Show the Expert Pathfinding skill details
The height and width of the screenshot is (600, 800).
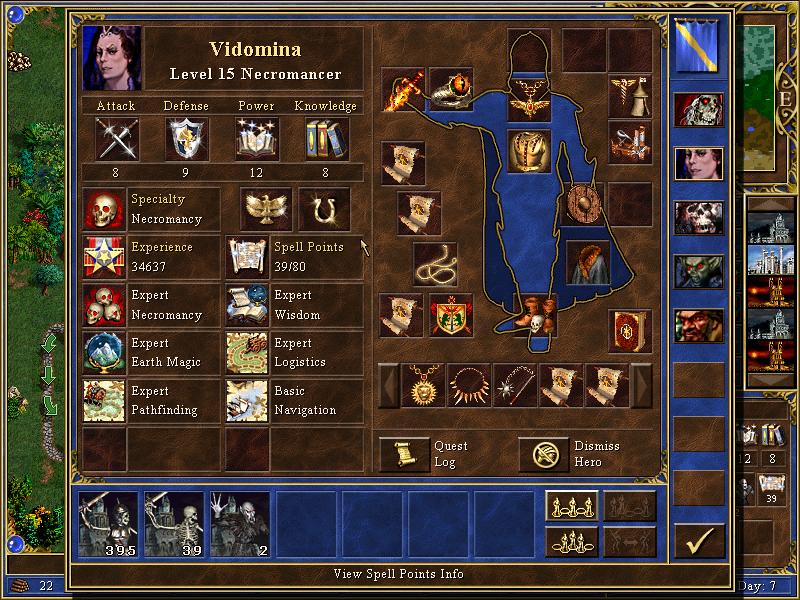tap(104, 401)
